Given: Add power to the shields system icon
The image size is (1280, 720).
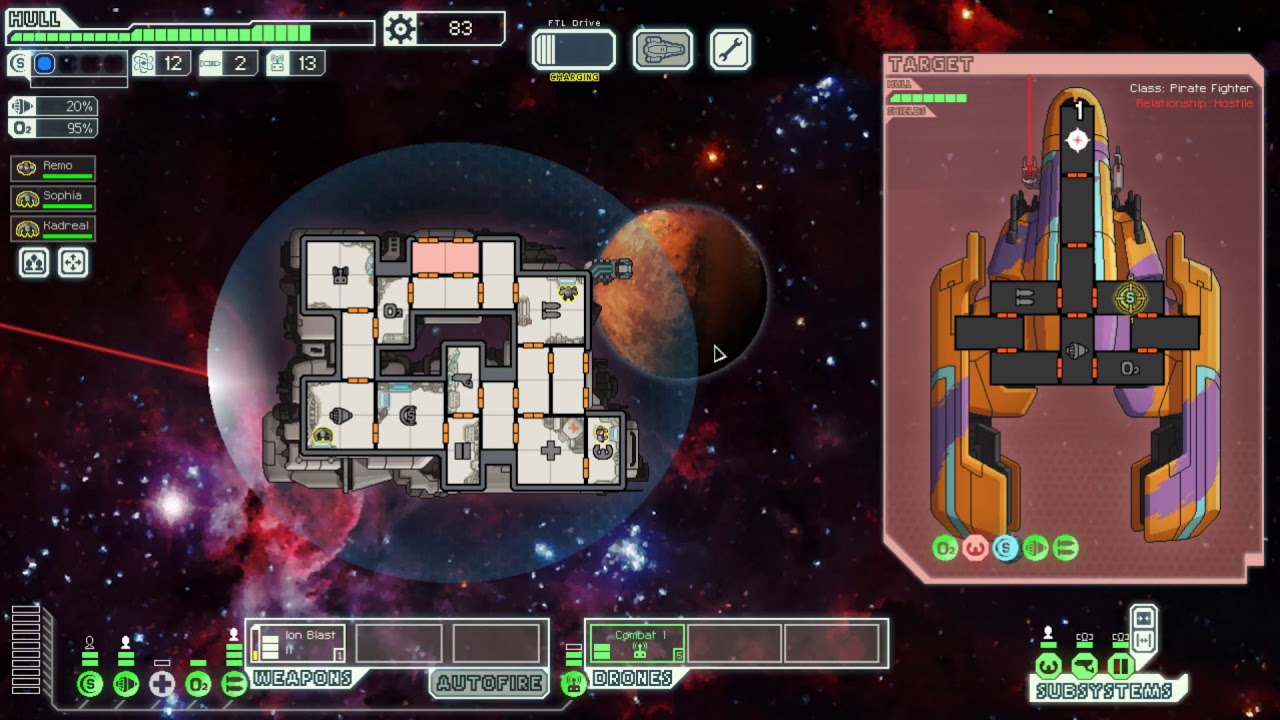Looking at the screenshot, I should click(x=90, y=684).
